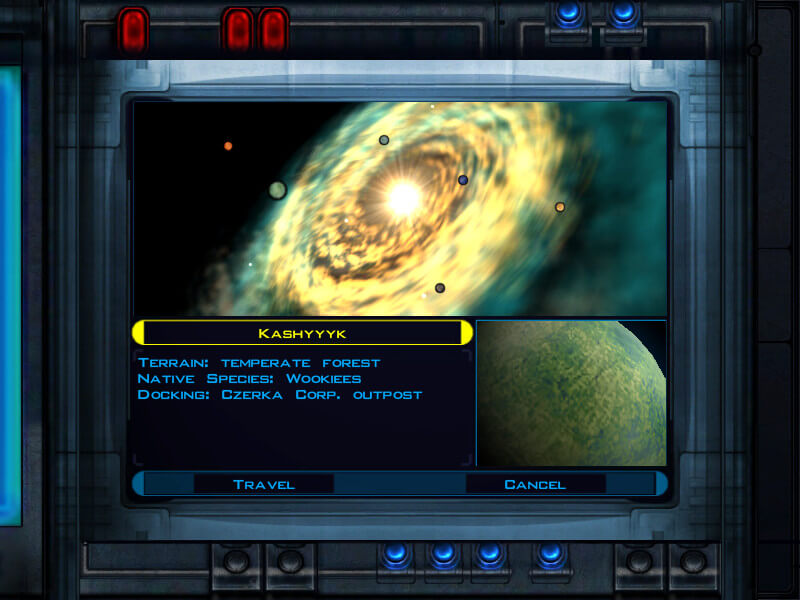Select the blue planet marker
This screenshot has height=600, width=800.
[x=463, y=180]
